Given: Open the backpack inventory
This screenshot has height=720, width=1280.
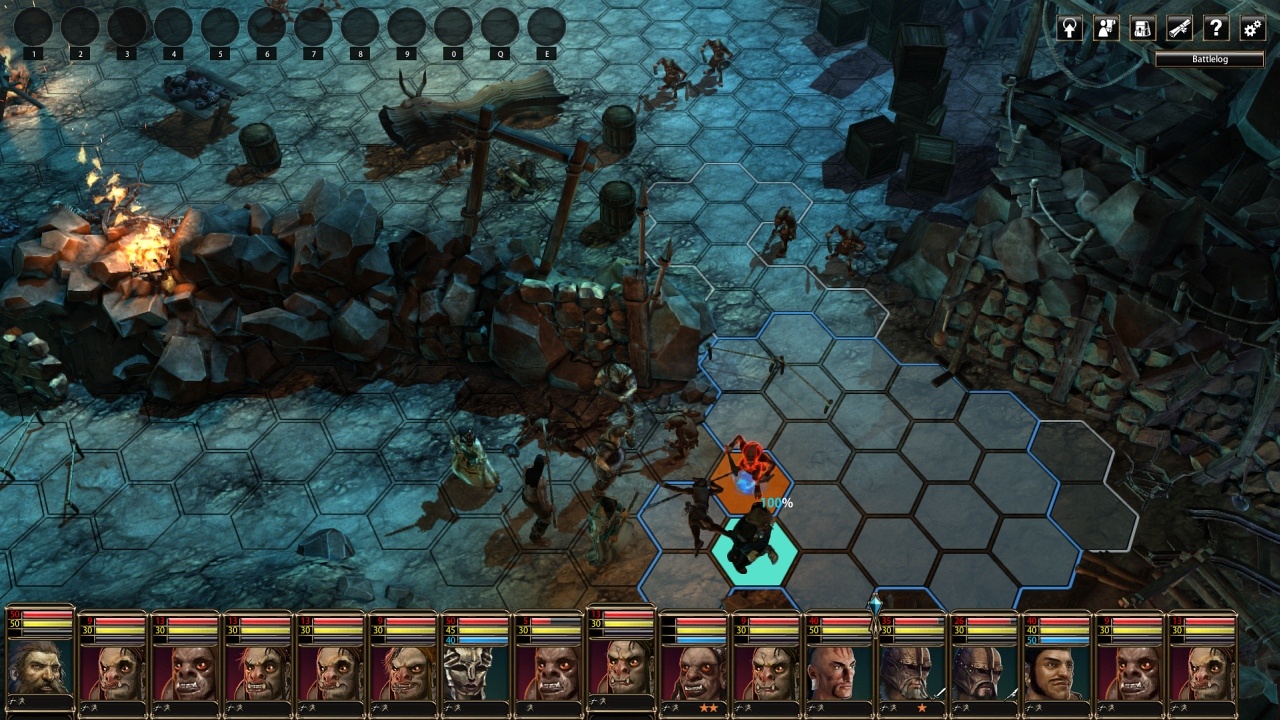Looking at the screenshot, I should pyautogui.click(x=1143, y=28).
